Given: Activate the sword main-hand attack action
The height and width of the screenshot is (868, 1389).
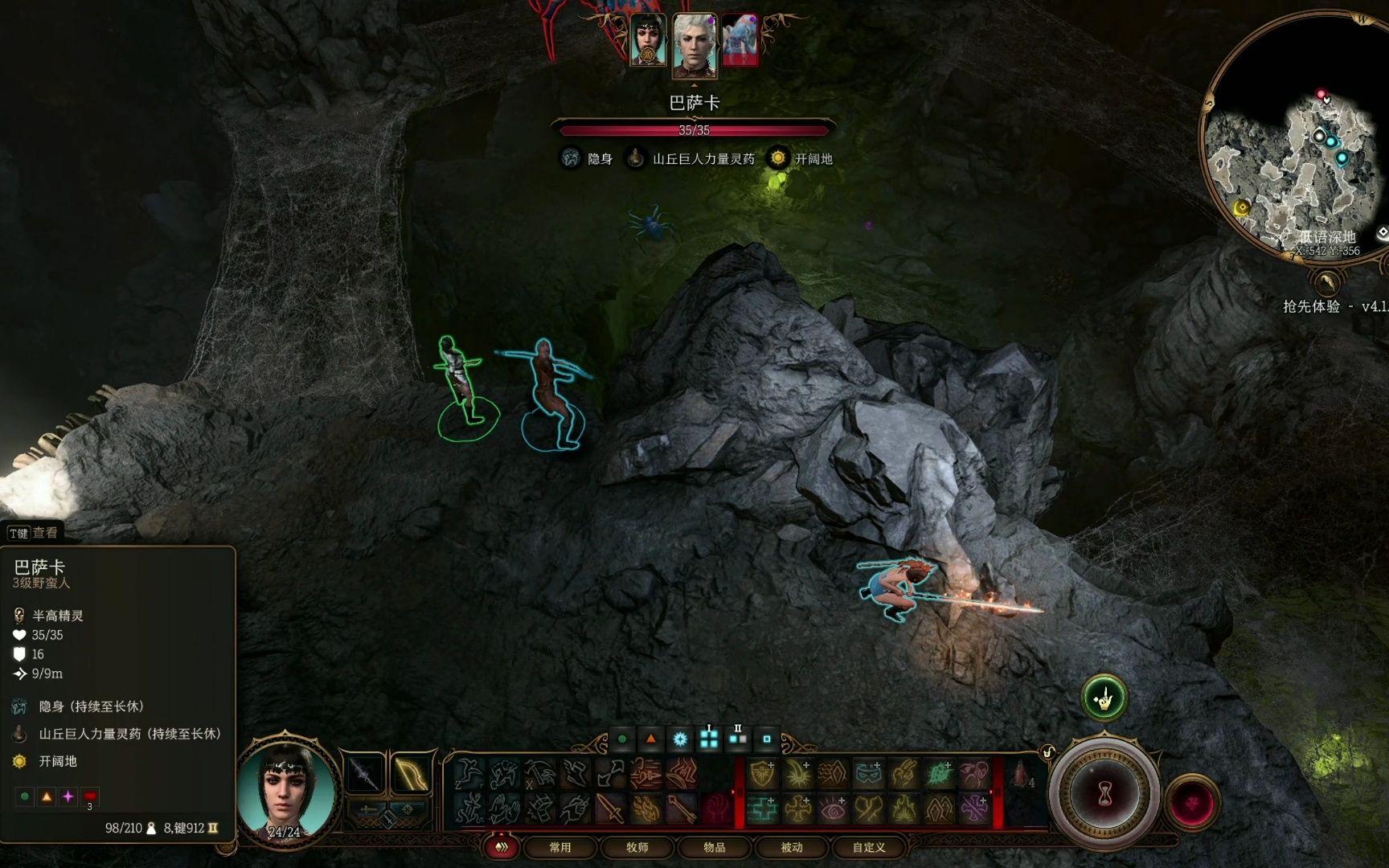Looking at the screenshot, I should (610, 809).
